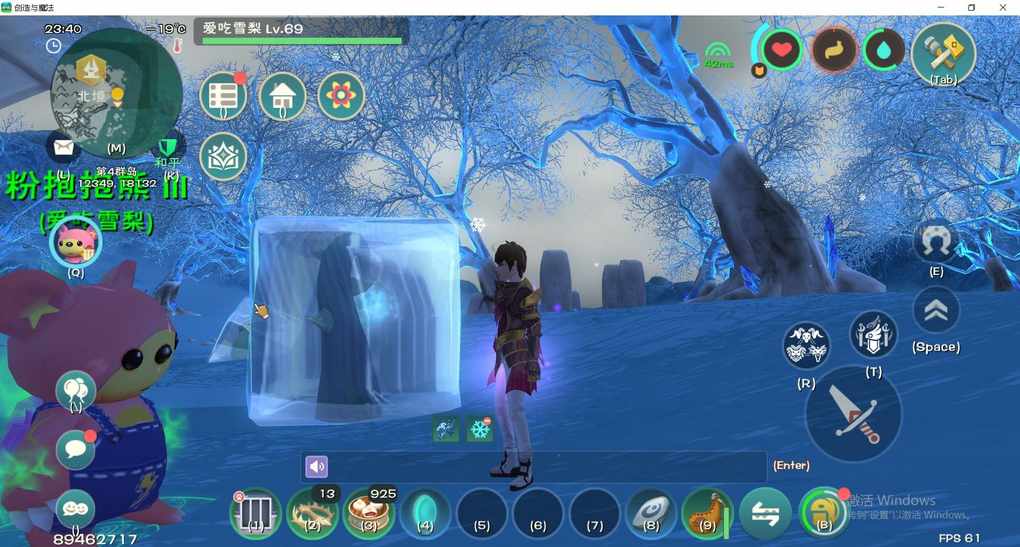This screenshot has height=547, width=1020.
Task: Open the house icon menu
Action: coord(282,97)
